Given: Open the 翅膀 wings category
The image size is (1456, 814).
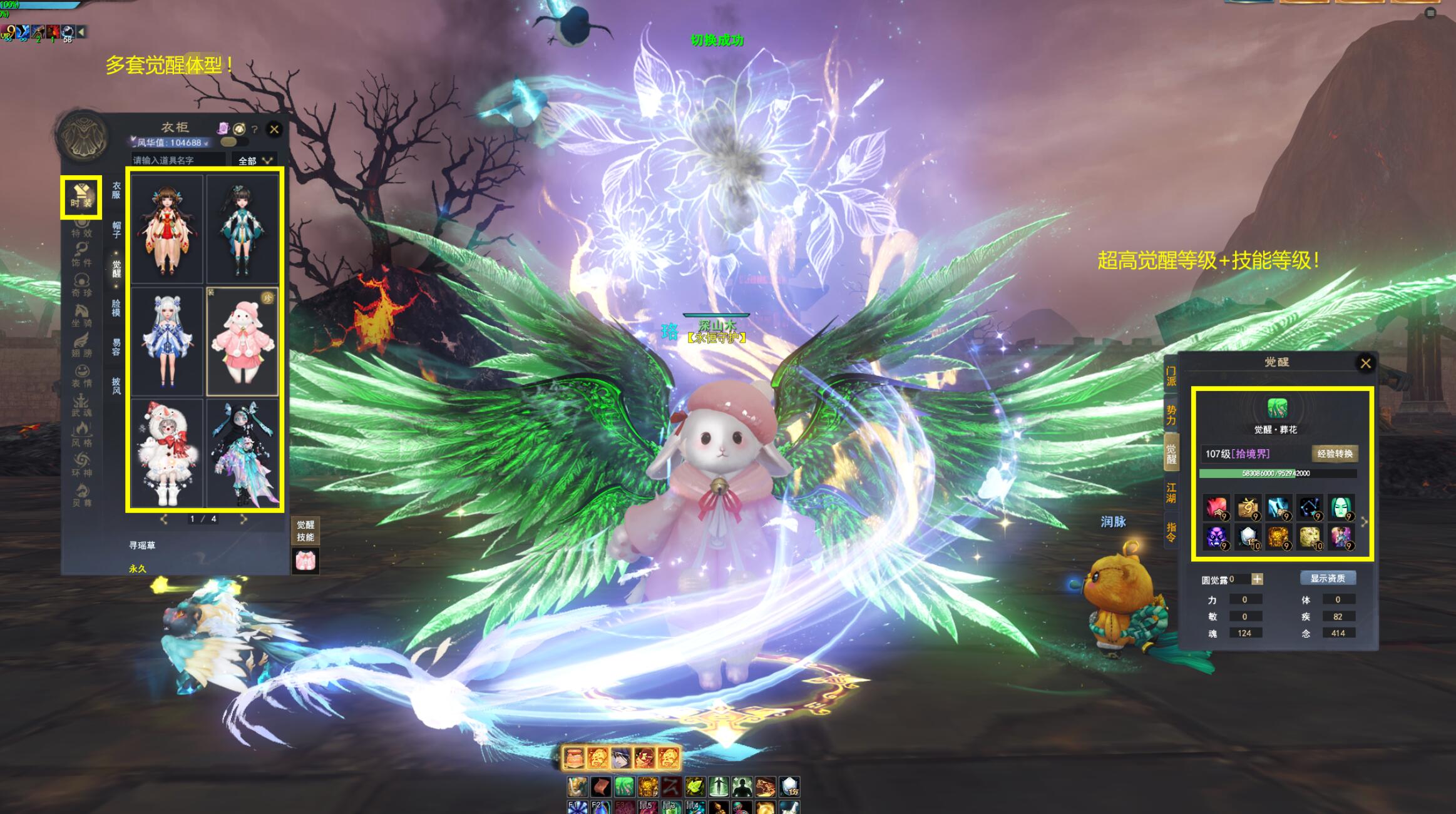Looking at the screenshot, I should click(x=81, y=345).
